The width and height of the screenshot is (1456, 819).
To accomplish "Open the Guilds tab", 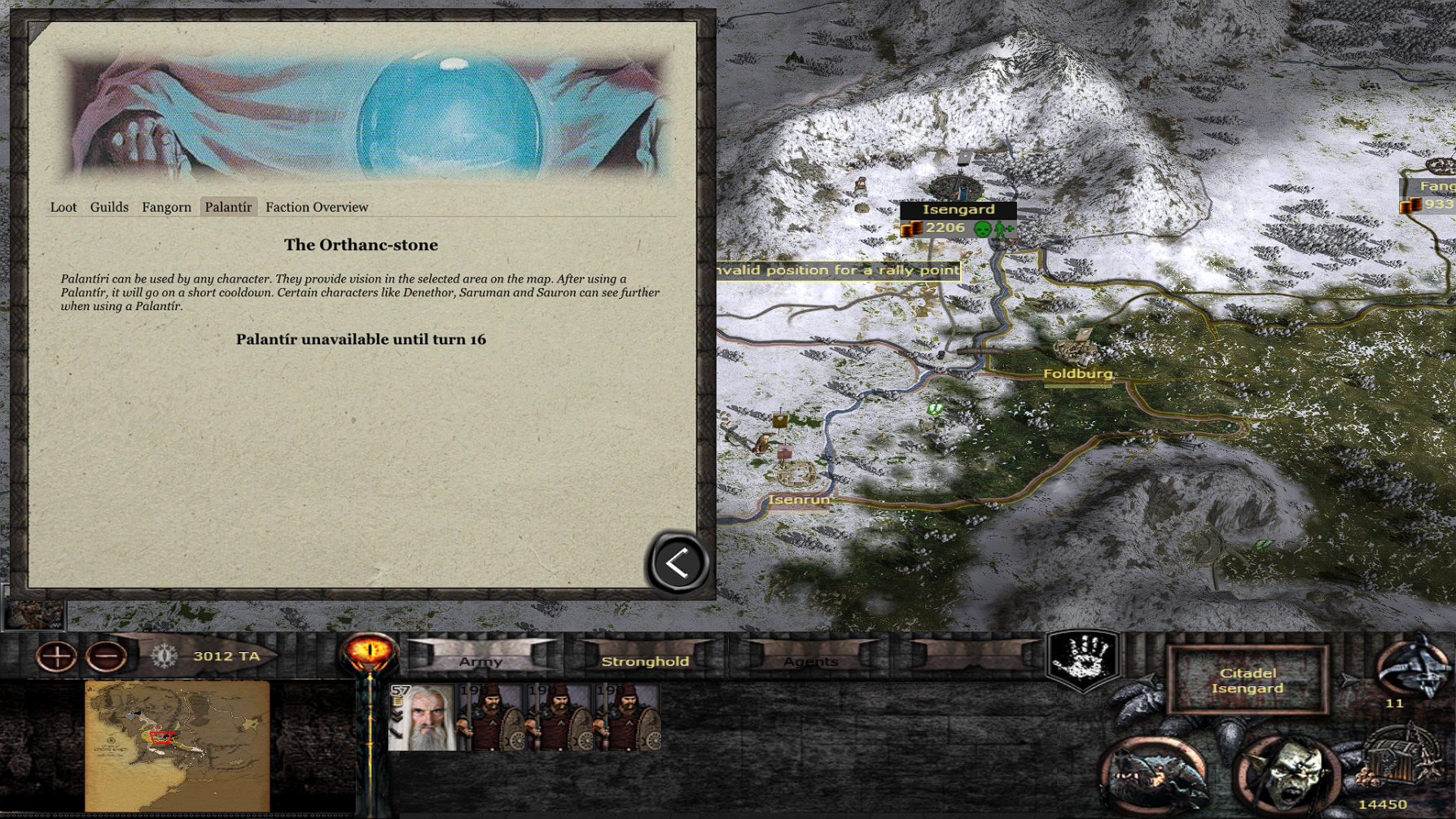I will click(x=109, y=208).
